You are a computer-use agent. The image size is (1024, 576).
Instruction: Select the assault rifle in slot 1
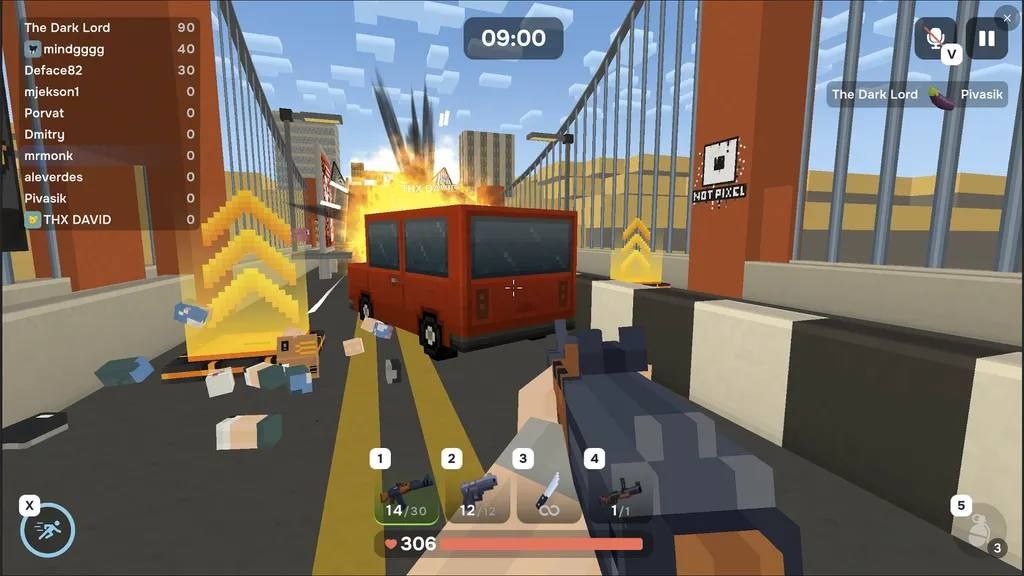407,497
